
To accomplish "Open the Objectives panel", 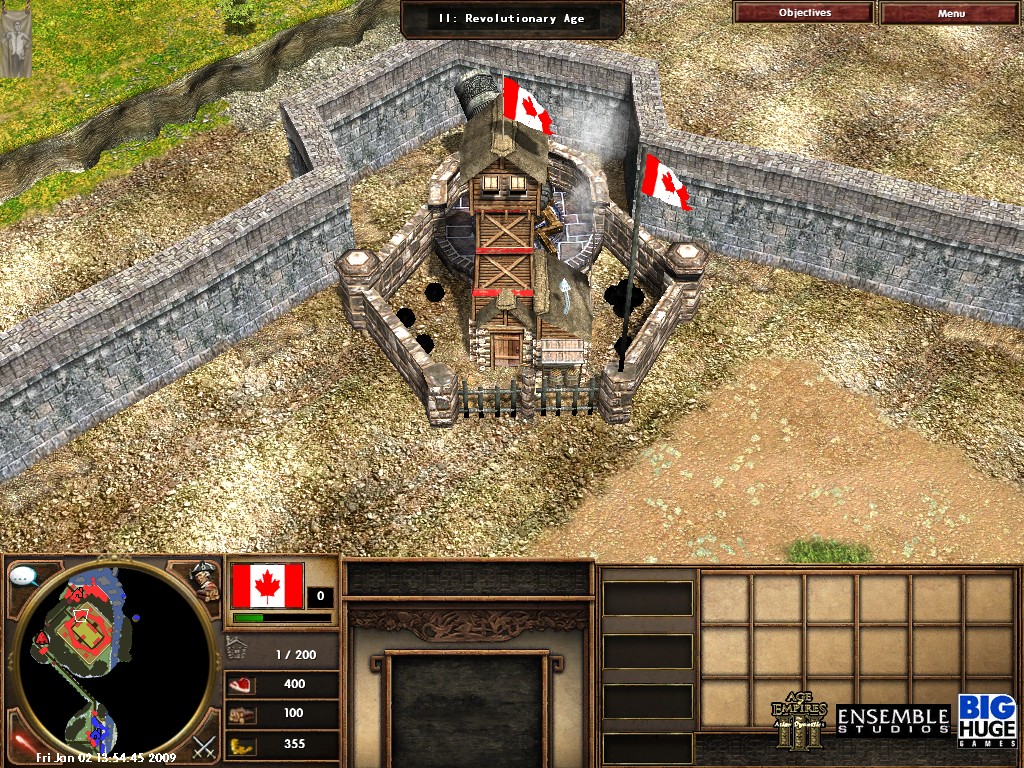I will tap(804, 13).
